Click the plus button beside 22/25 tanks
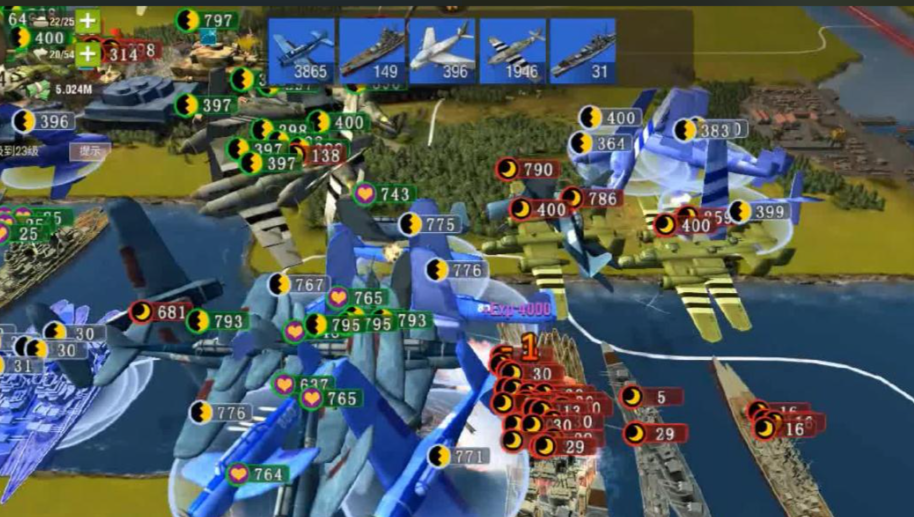914x517 pixels. pyautogui.click(x=88, y=21)
